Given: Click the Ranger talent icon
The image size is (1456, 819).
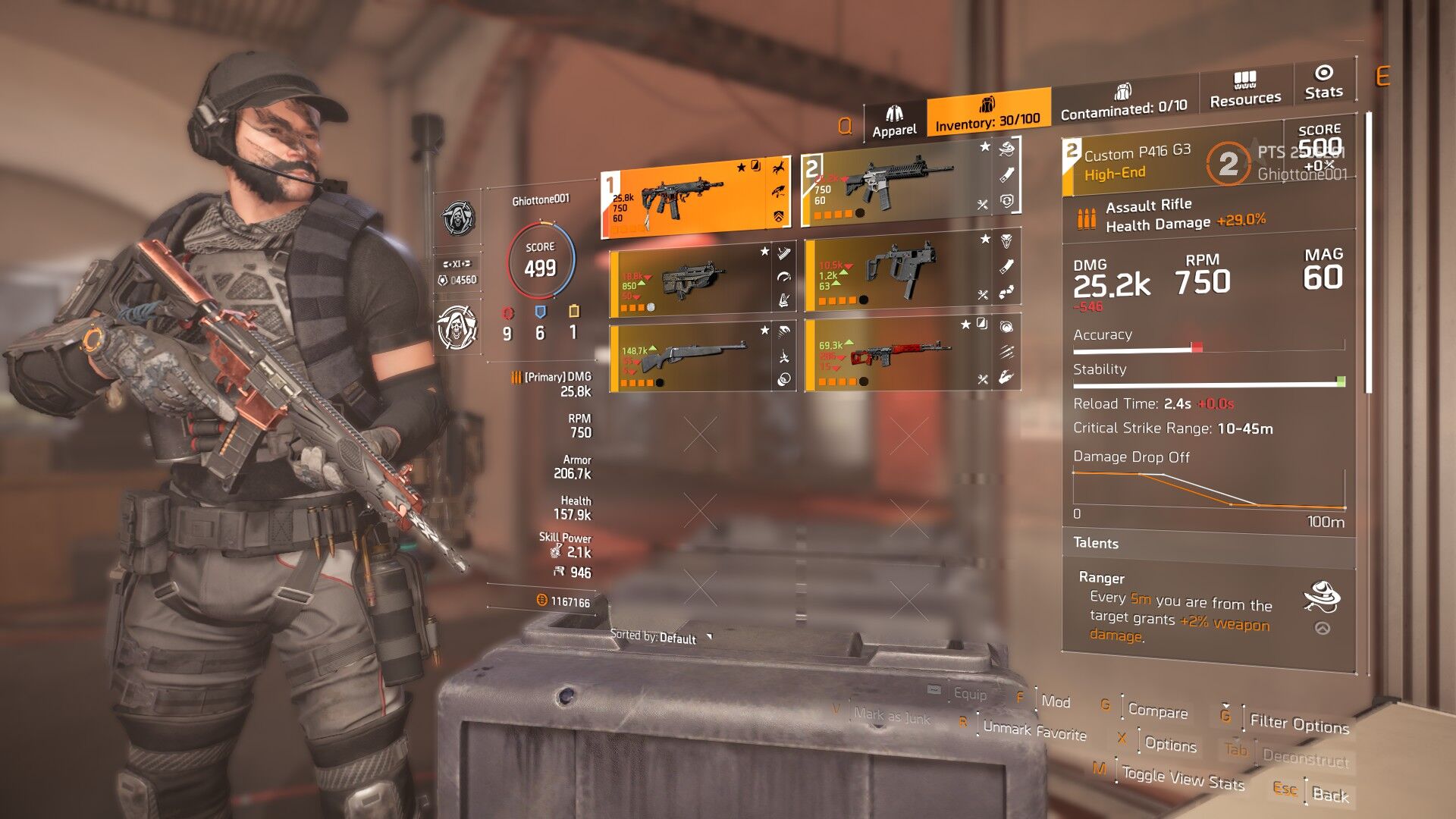Looking at the screenshot, I should pos(1322,597).
